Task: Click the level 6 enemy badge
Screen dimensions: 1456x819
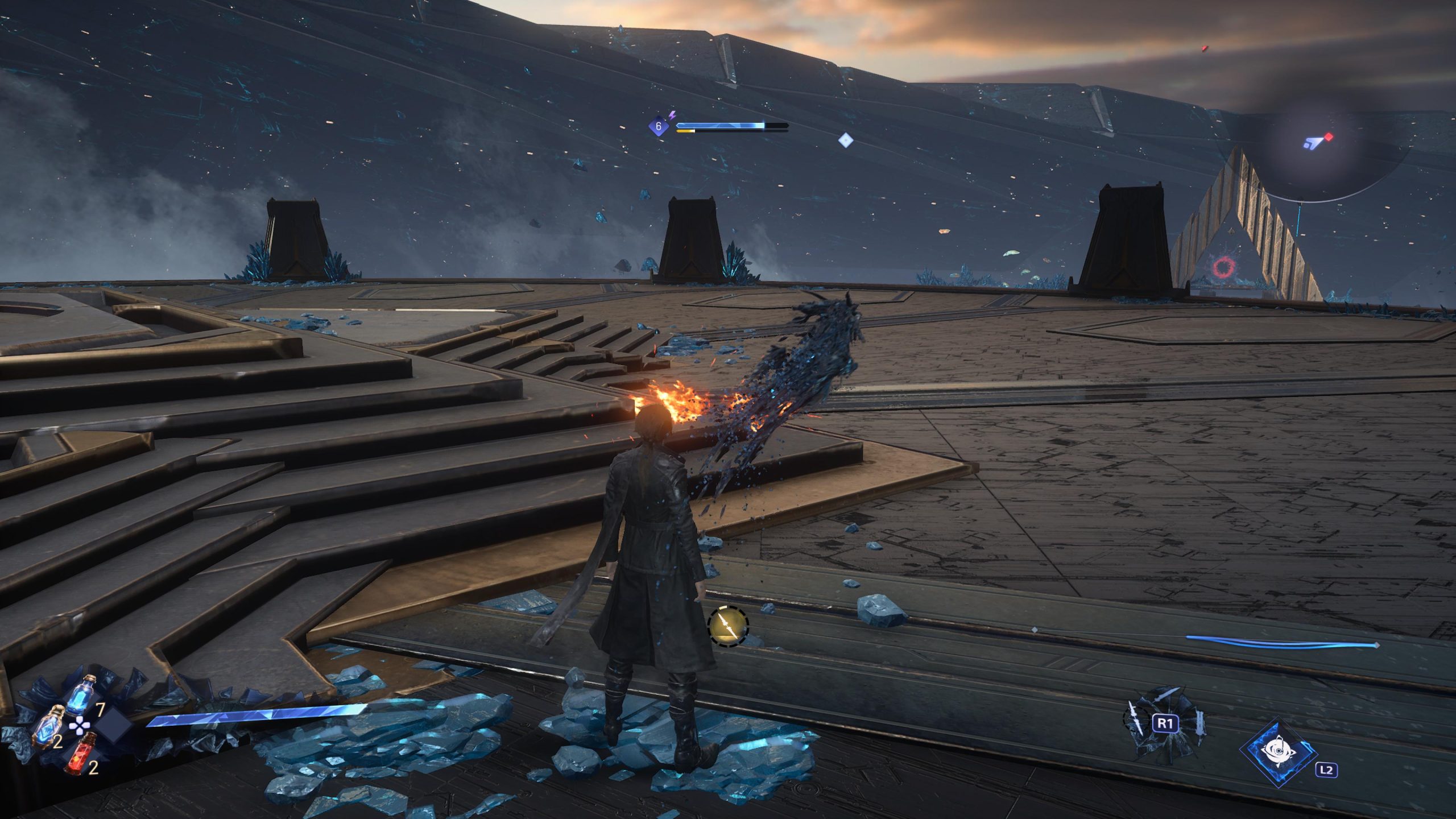Action: point(659,126)
